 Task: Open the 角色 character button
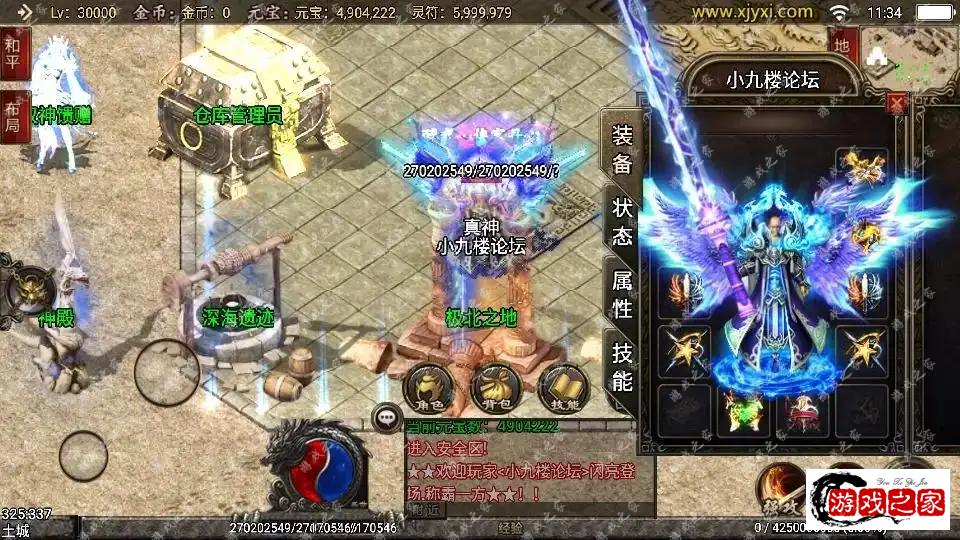[427, 388]
